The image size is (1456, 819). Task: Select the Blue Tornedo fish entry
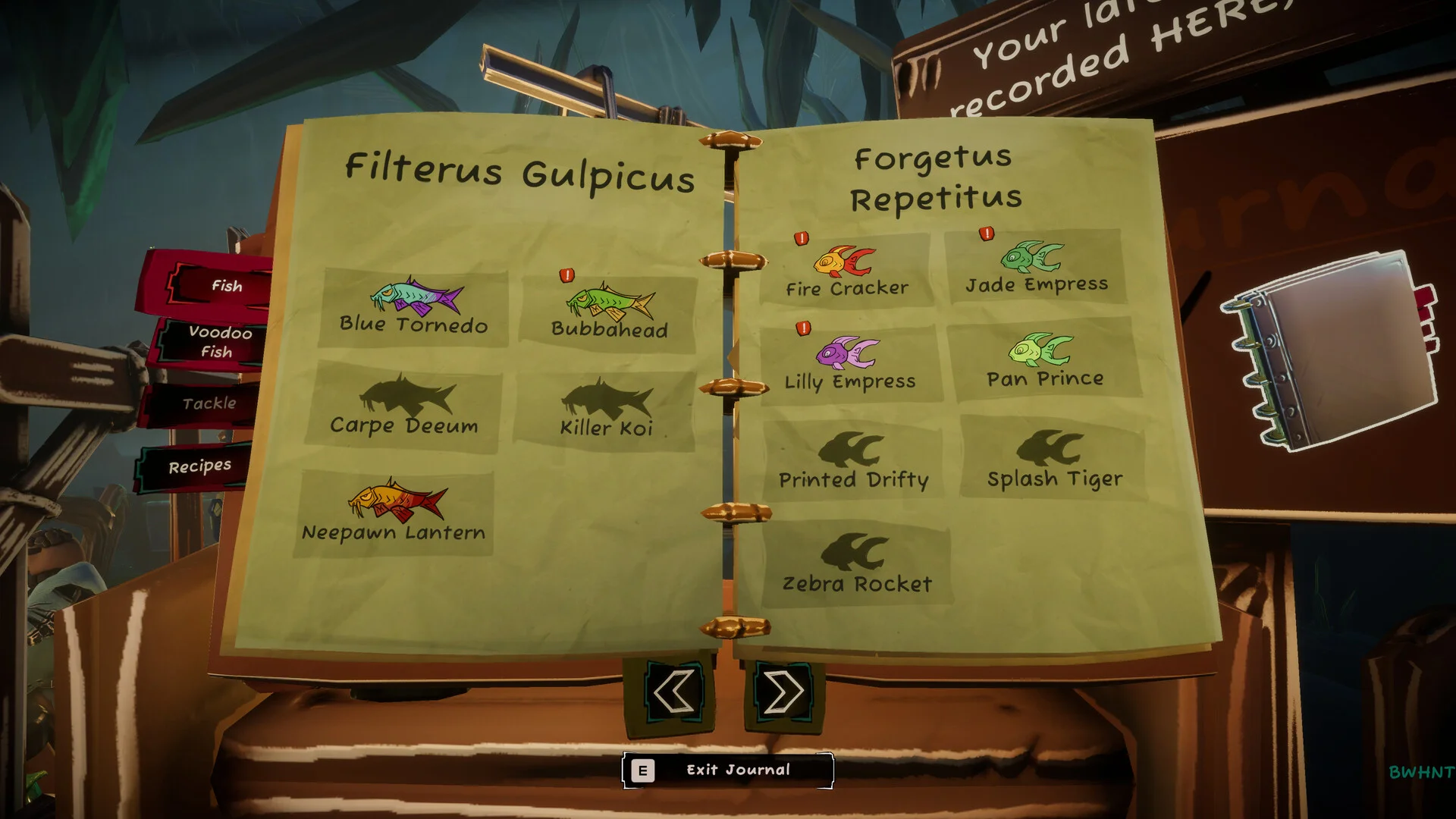point(414,307)
